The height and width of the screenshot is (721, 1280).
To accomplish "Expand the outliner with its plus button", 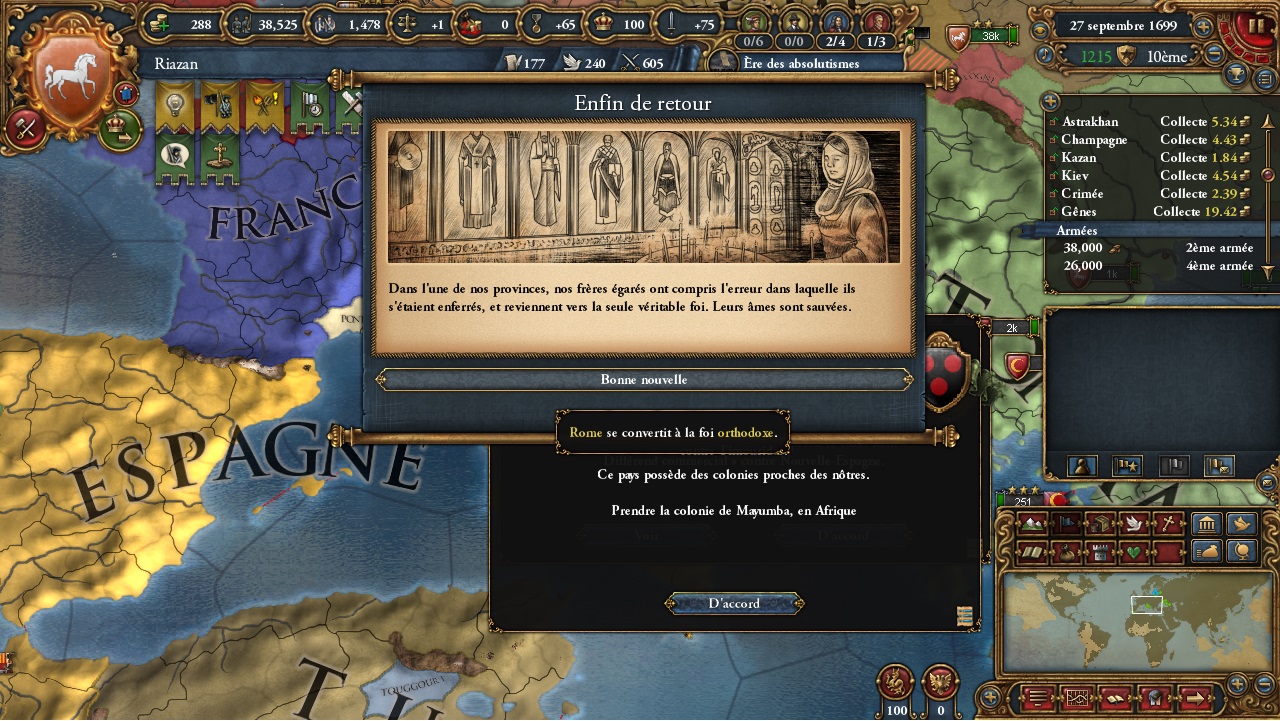I will click(x=1051, y=101).
